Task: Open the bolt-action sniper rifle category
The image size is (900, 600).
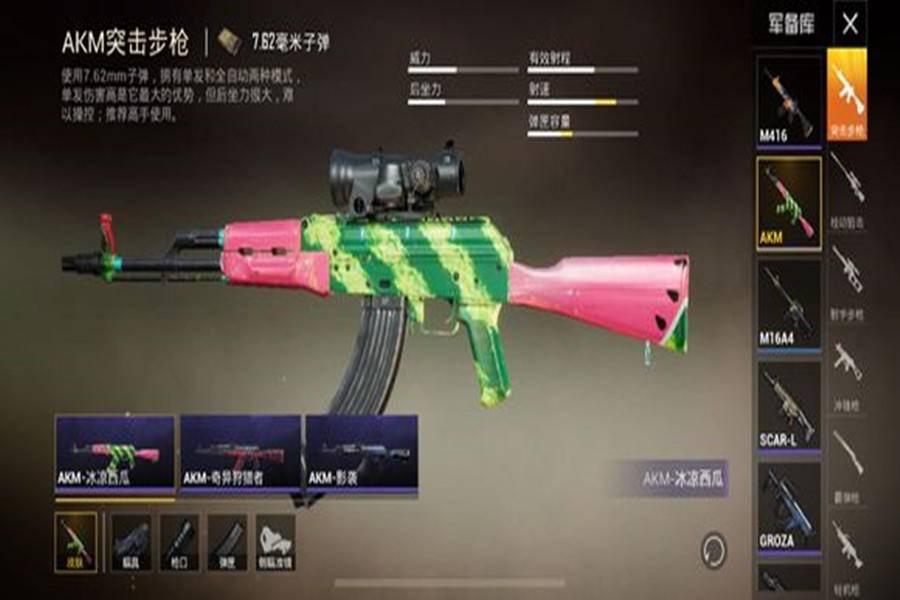Action: [x=847, y=188]
